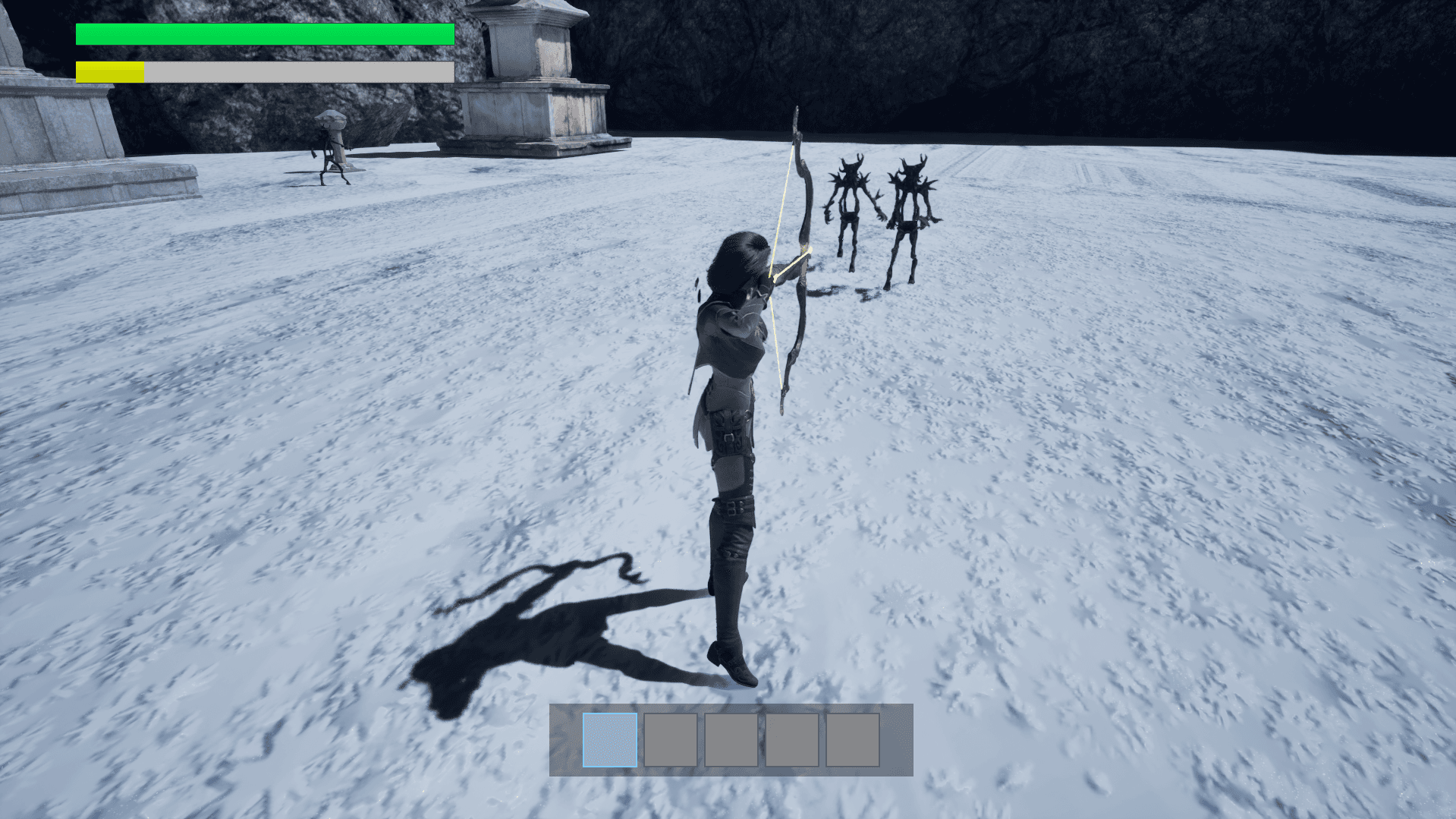Select the second hotbar slot
The image size is (1456, 819).
click(x=669, y=739)
